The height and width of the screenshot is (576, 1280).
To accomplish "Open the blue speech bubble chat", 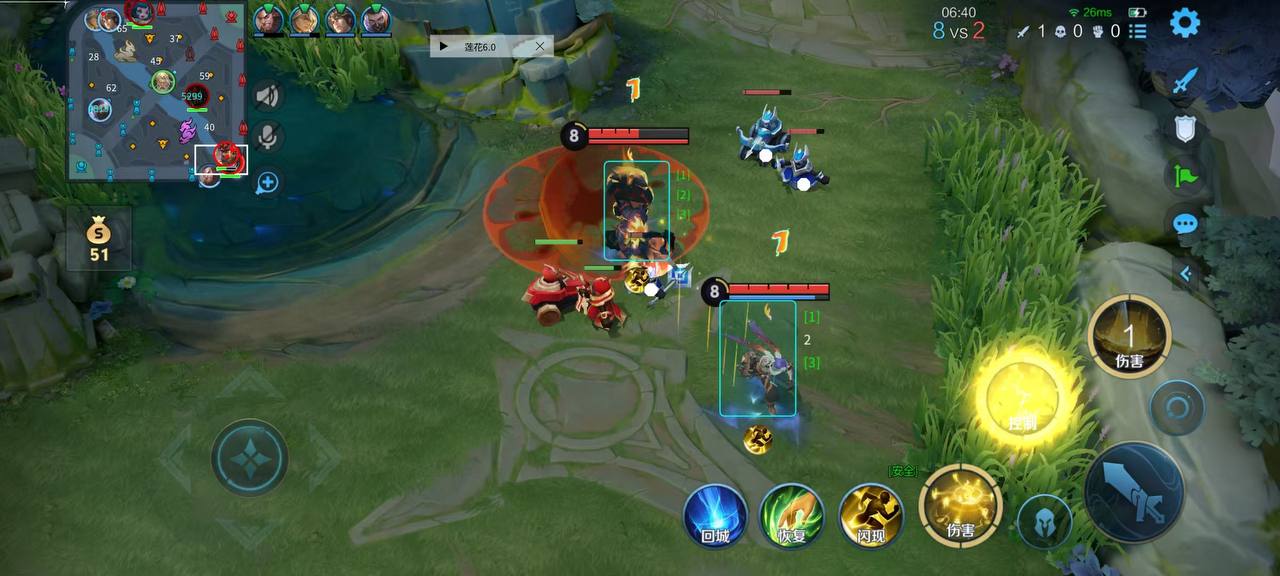I will [1185, 224].
